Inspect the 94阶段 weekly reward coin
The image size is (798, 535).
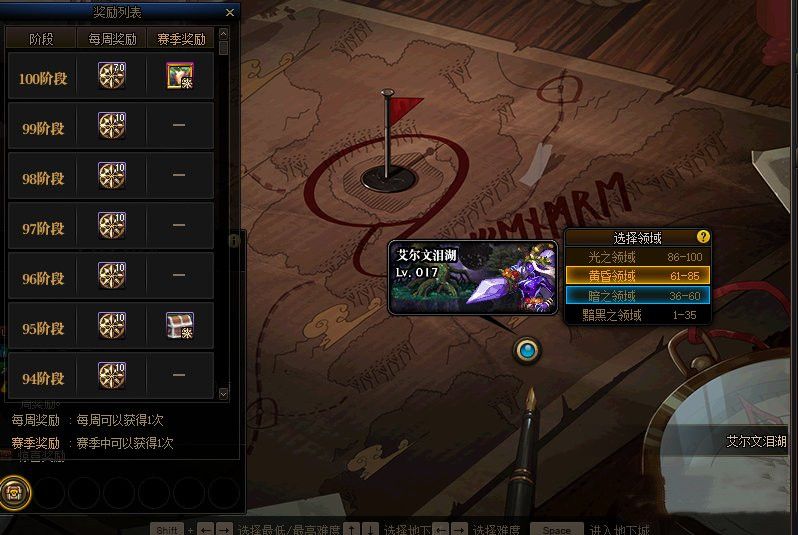coord(111,376)
